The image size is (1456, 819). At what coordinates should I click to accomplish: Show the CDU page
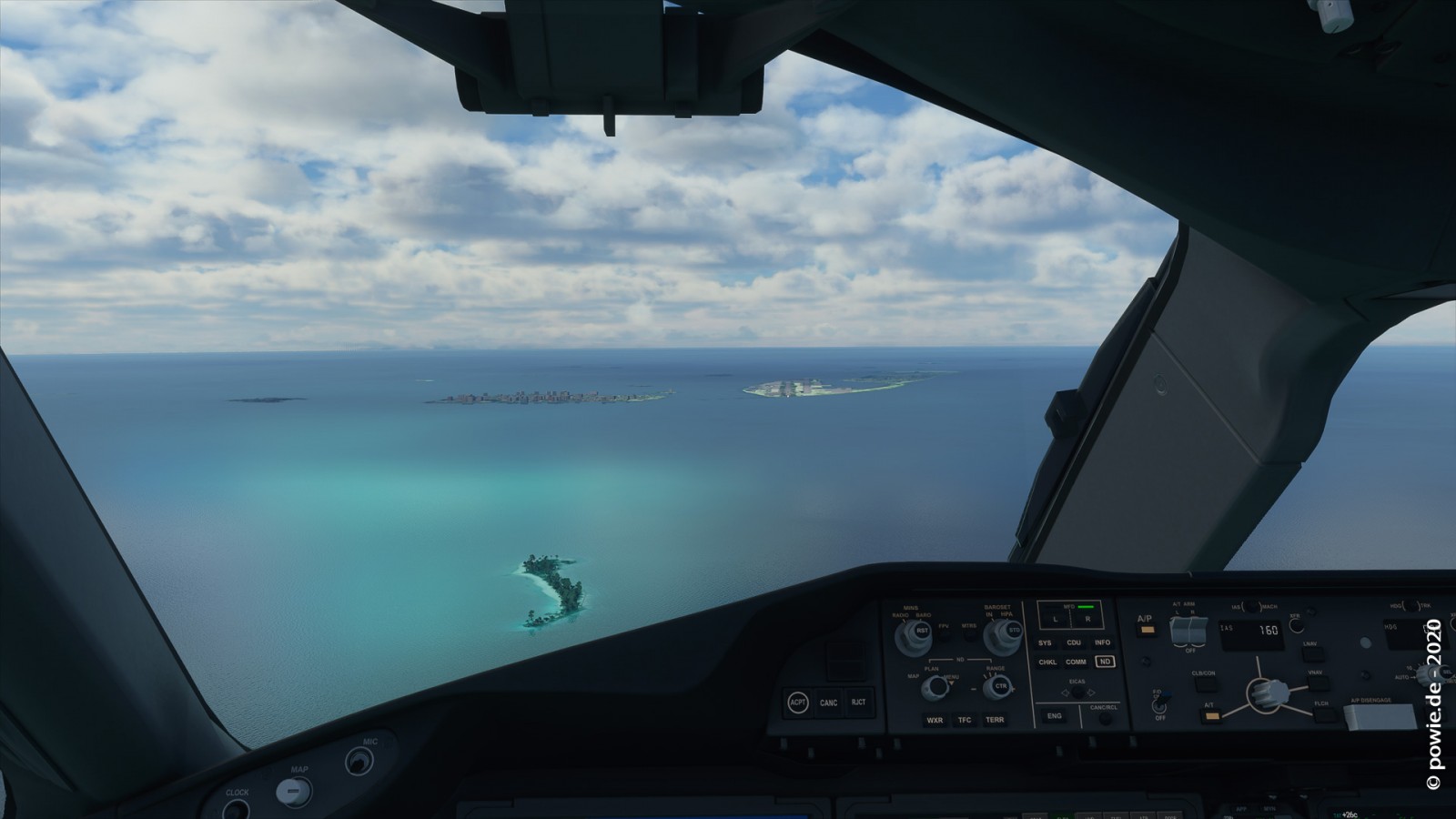click(1074, 642)
